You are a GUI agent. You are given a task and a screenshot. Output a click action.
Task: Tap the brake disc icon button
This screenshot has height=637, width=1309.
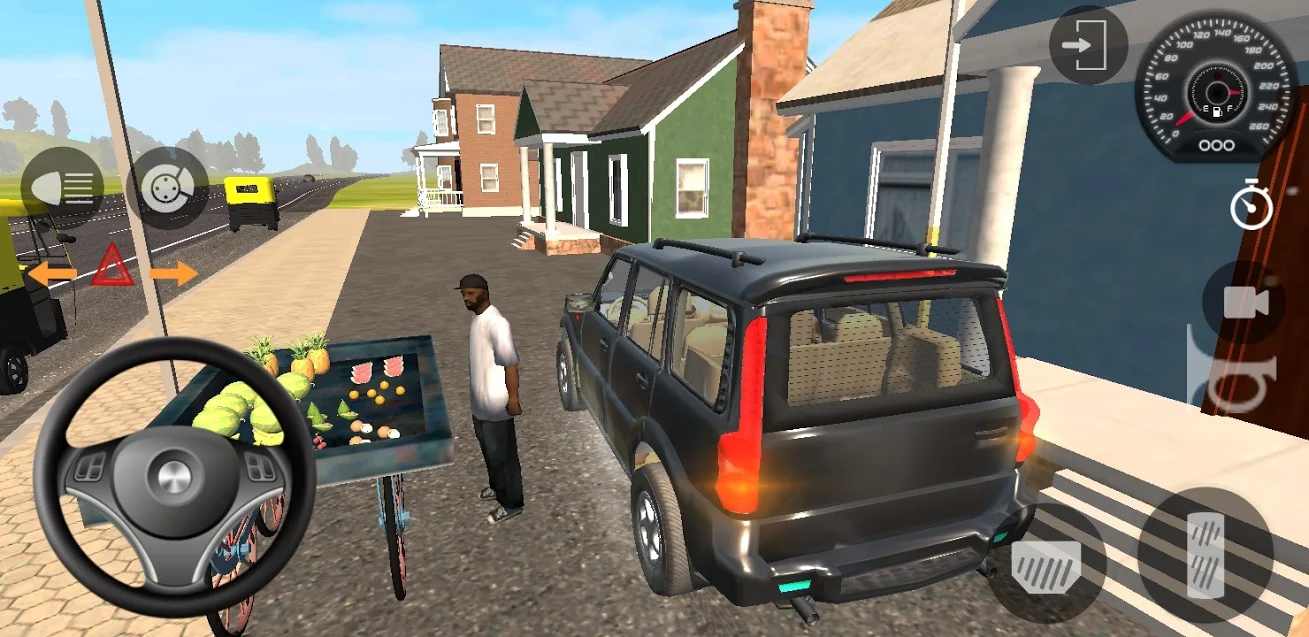pyautogui.click(x=166, y=188)
